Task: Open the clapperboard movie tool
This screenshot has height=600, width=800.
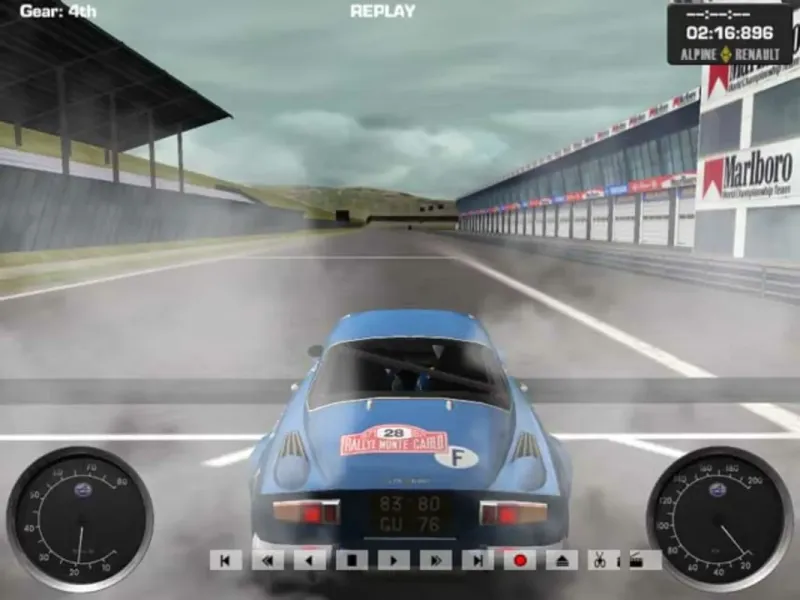Action: (x=635, y=560)
